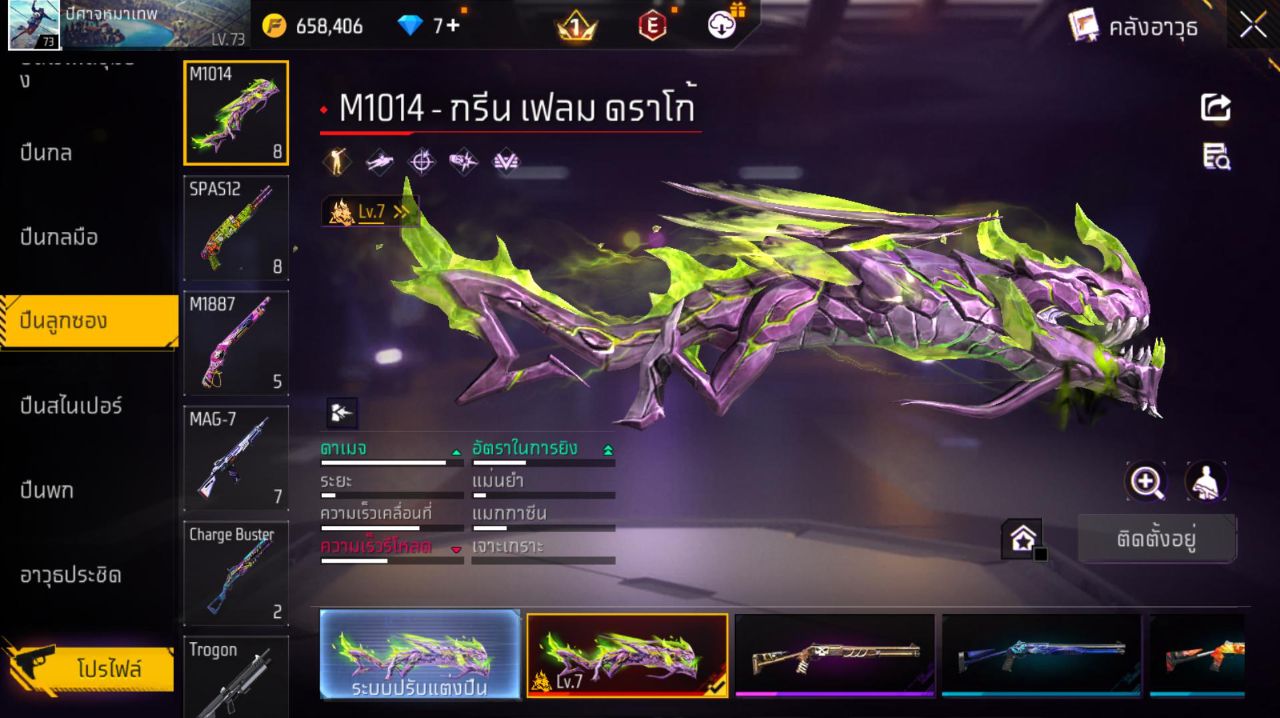Select the M1887 weapon tile
Image resolution: width=1280 pixels, height=718 pixels.
pyautogui.click(x=236, y=342)
